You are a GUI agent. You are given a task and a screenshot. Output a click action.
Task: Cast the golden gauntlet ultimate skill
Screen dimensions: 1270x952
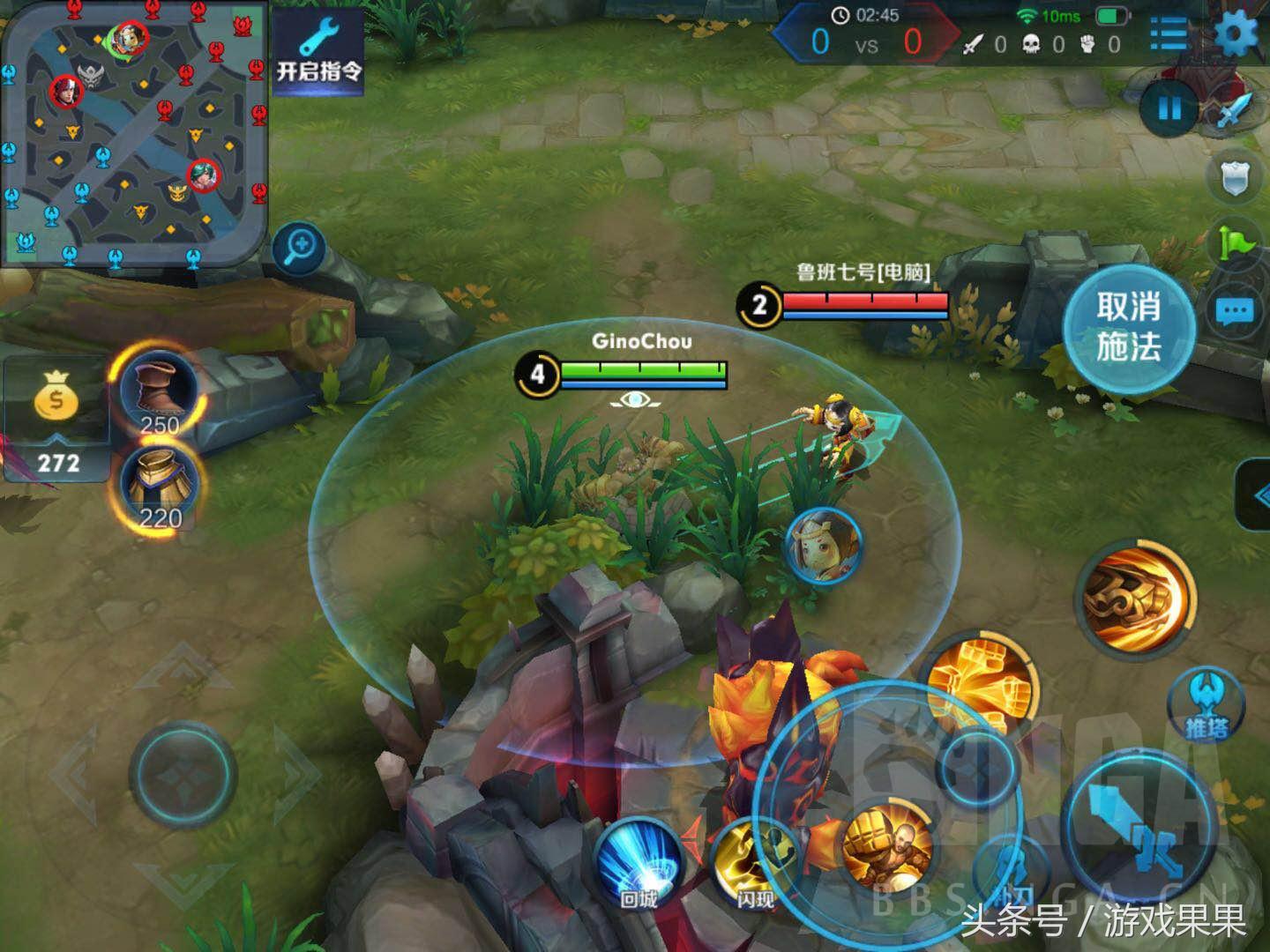point(1139,598)
